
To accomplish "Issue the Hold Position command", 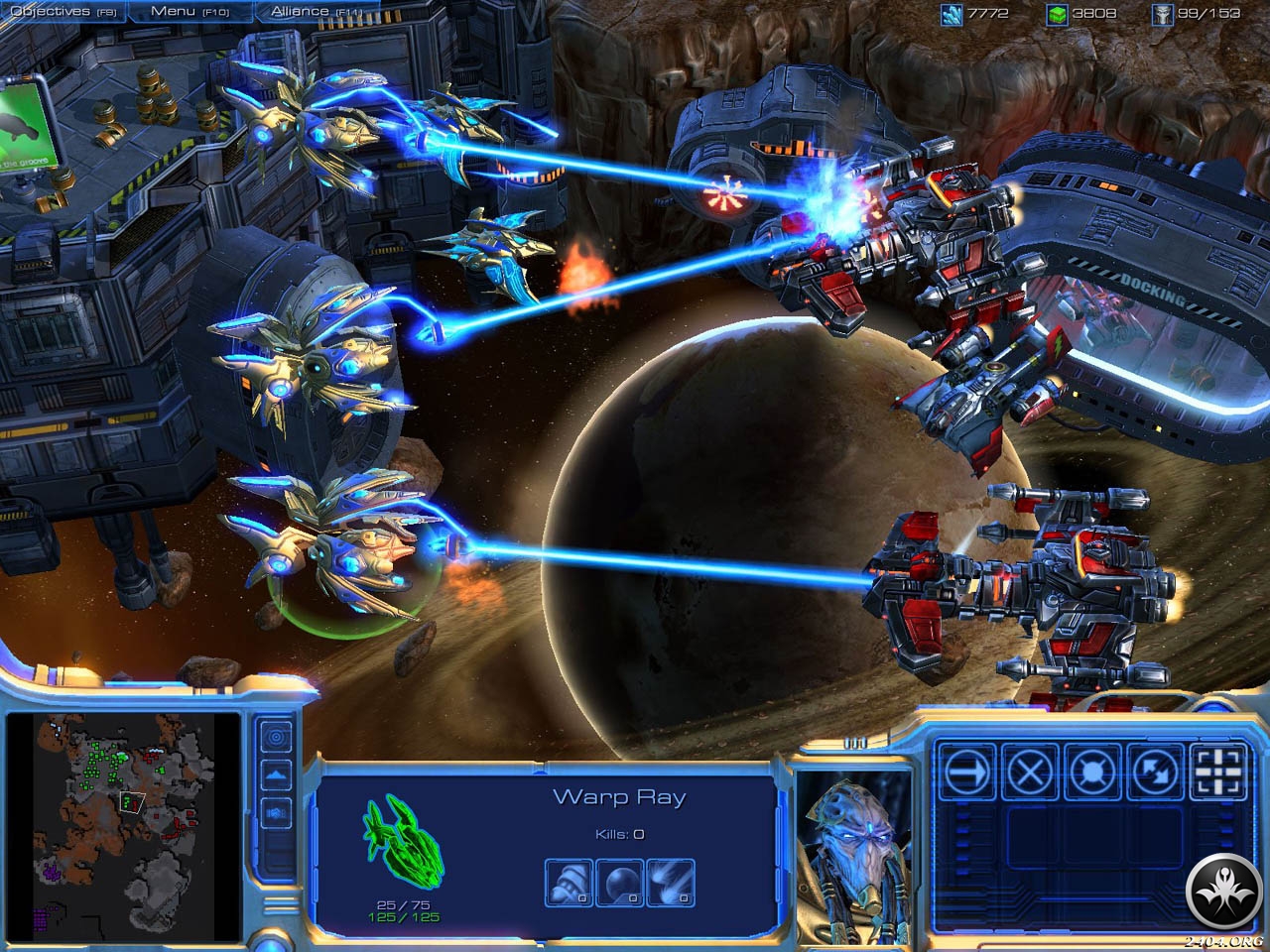I will 1090,771.
